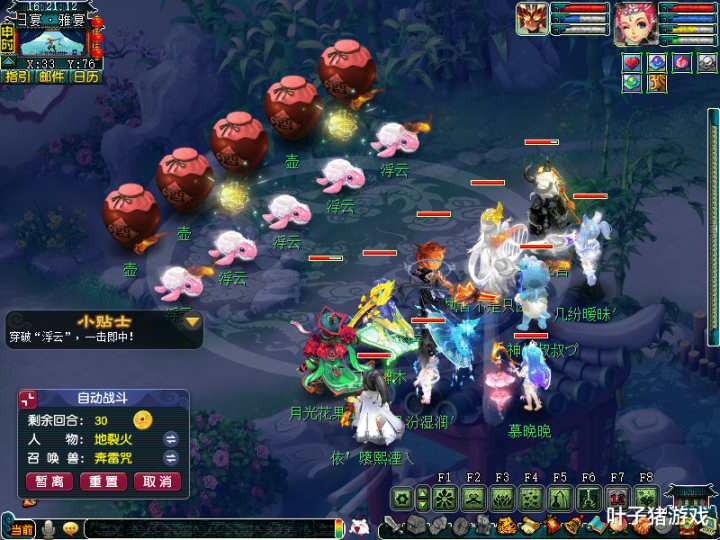Activate the F7 skill showing 12
The width and height of the screenshot is (720, 540).
[617, 498]
